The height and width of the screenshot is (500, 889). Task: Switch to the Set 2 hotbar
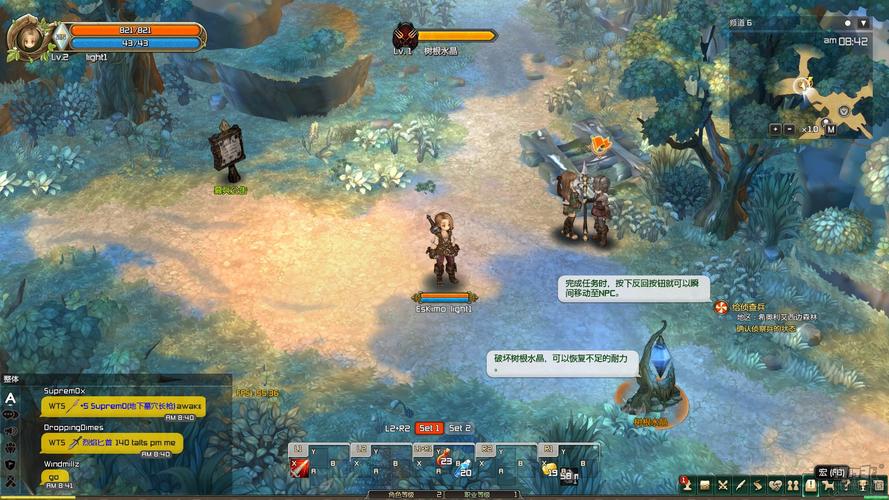pyautogui.click(x=460, y=428)
